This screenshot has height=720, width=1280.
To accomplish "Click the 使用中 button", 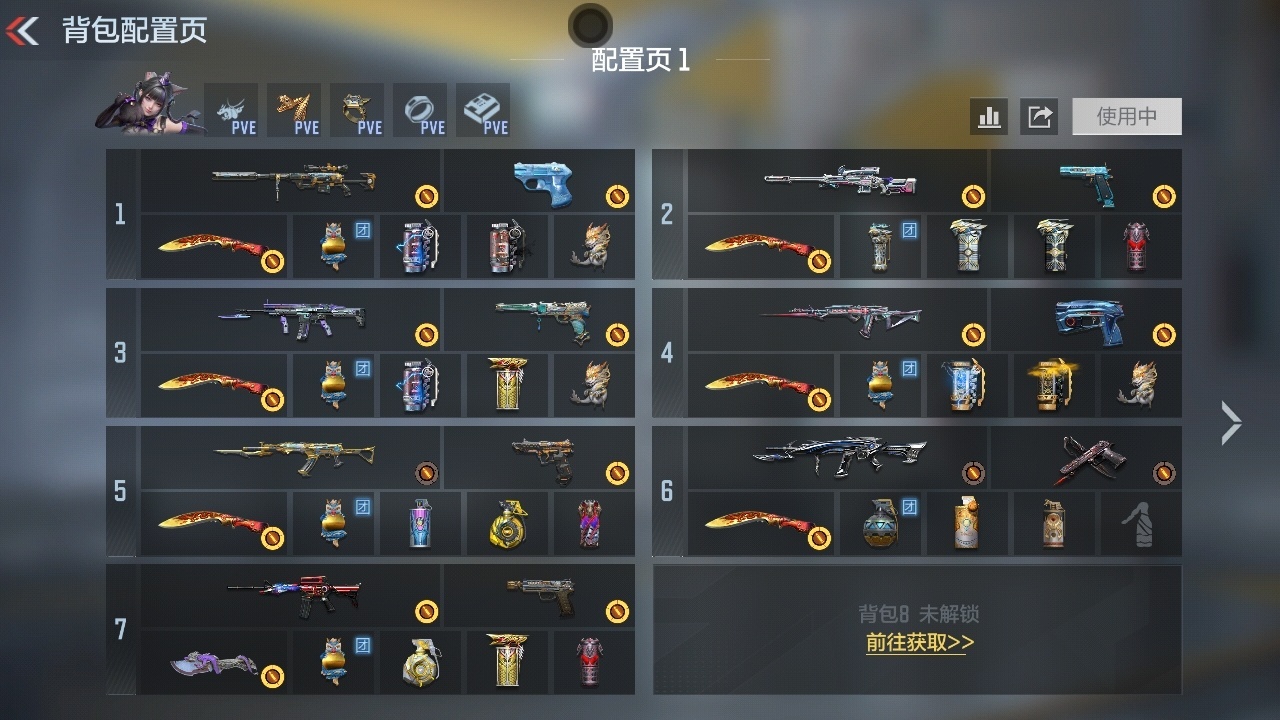I will 1126,117.
